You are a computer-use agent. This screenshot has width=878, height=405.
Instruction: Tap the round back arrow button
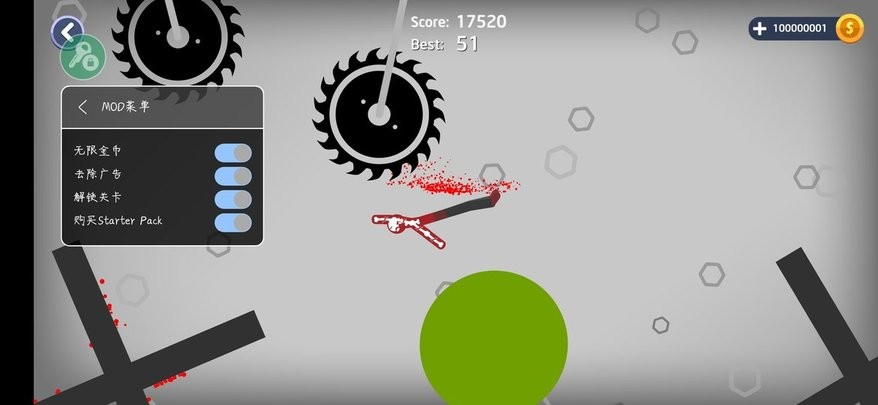[67, 32]
